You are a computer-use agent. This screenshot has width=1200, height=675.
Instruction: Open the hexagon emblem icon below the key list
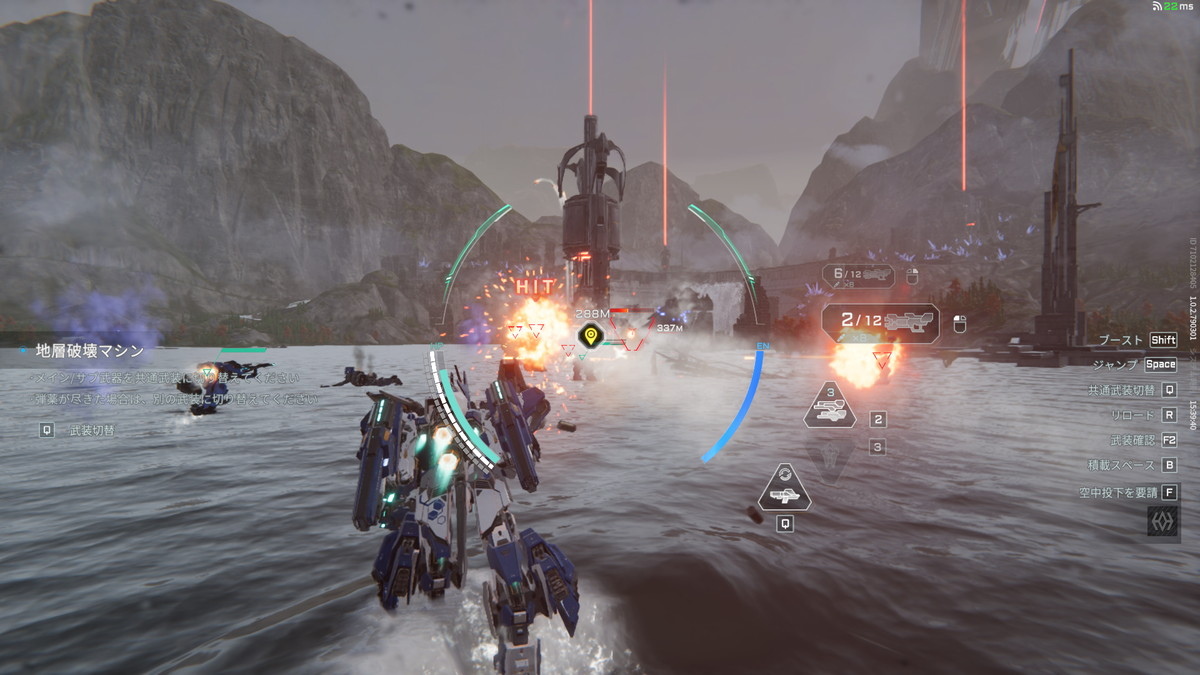(x=1162, y=522)
